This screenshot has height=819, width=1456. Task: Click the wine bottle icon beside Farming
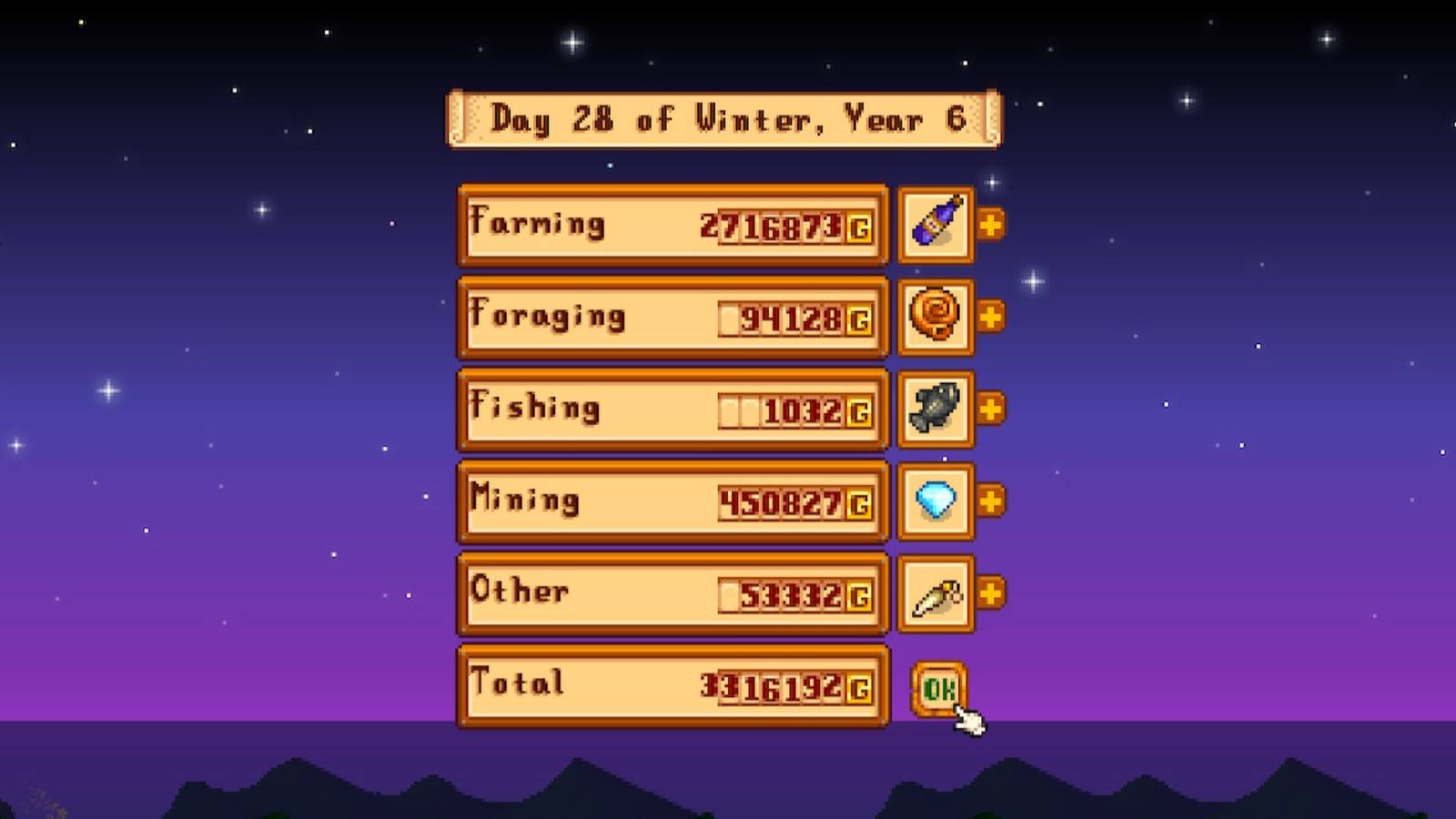[935, 225]
